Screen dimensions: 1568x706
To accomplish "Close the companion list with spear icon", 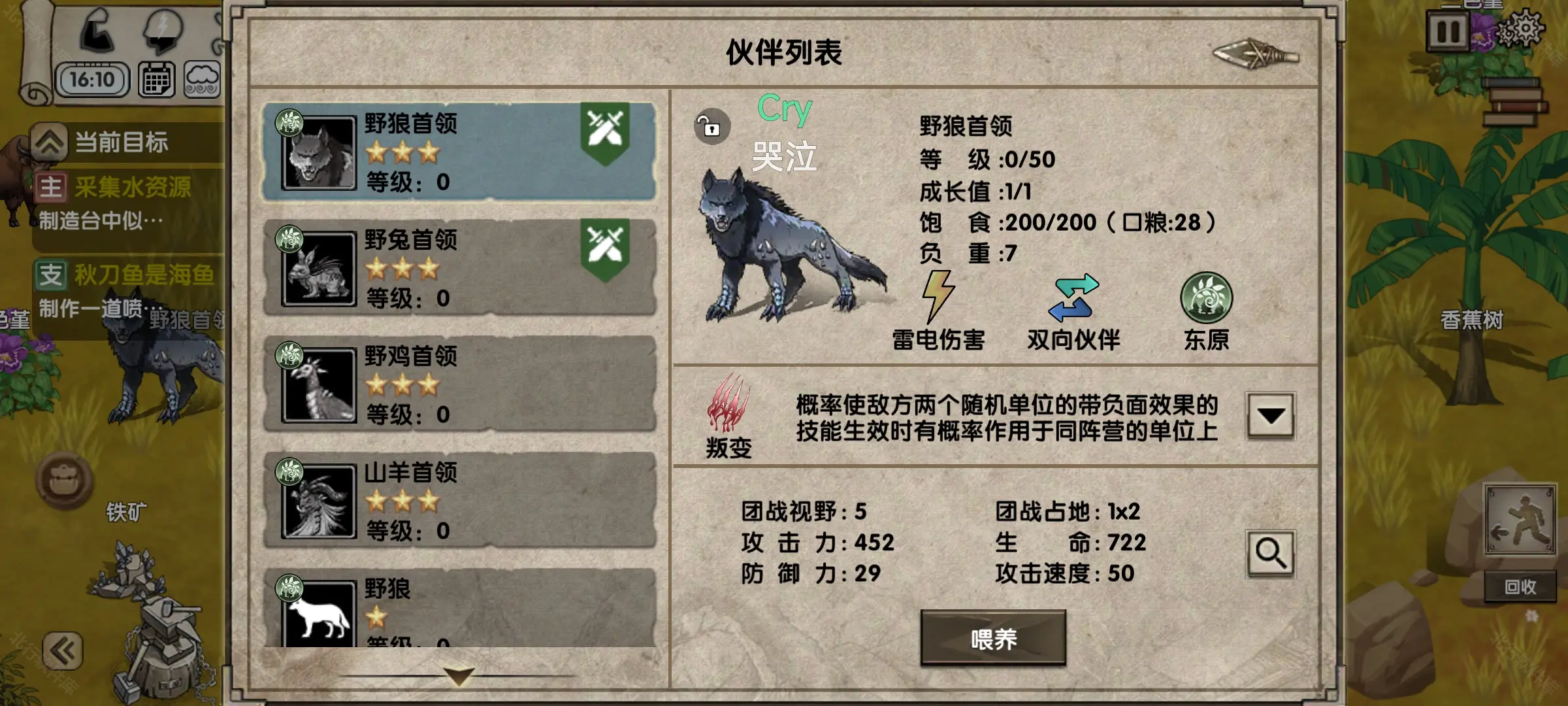I will [1254, 55].
